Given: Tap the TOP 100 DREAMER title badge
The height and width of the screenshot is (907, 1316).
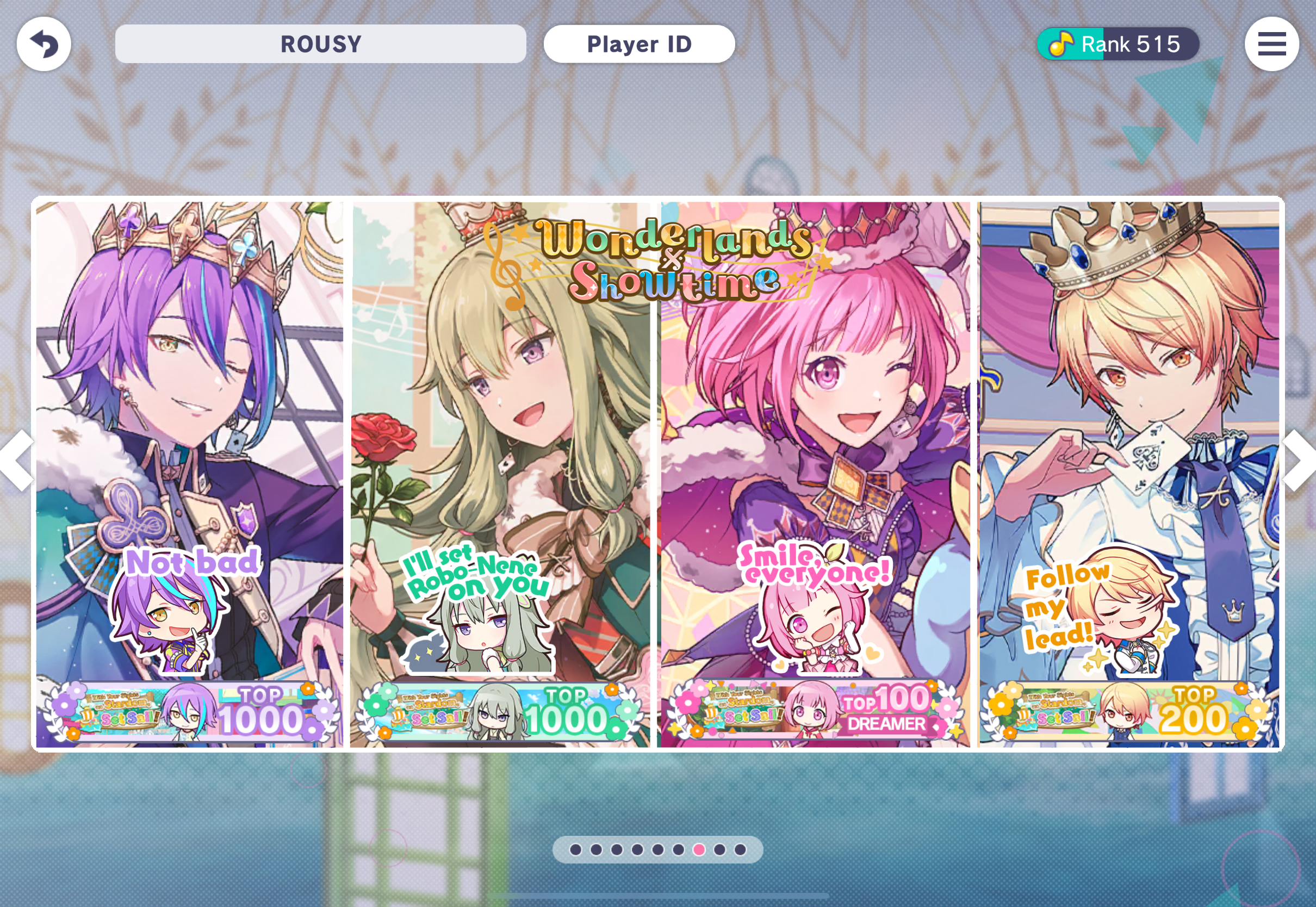Looking at the screenshot, I should [x=815, y=711].
